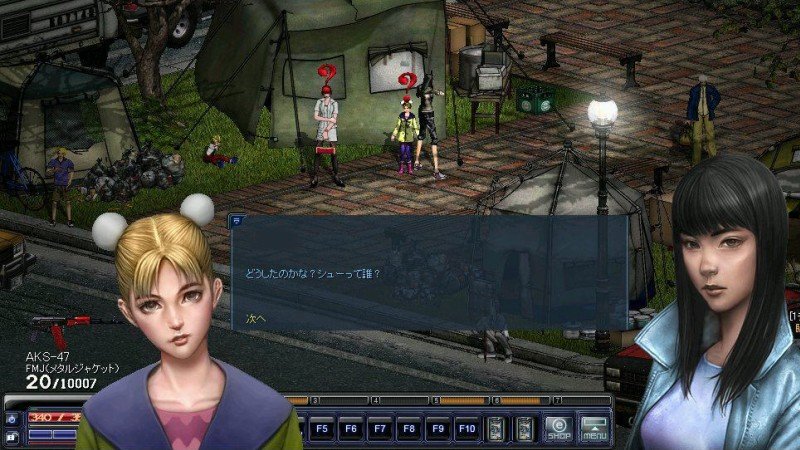Click the blue round icon beside the HP bar
Viewport: 800px width, 450px height.
click(11, 417)
